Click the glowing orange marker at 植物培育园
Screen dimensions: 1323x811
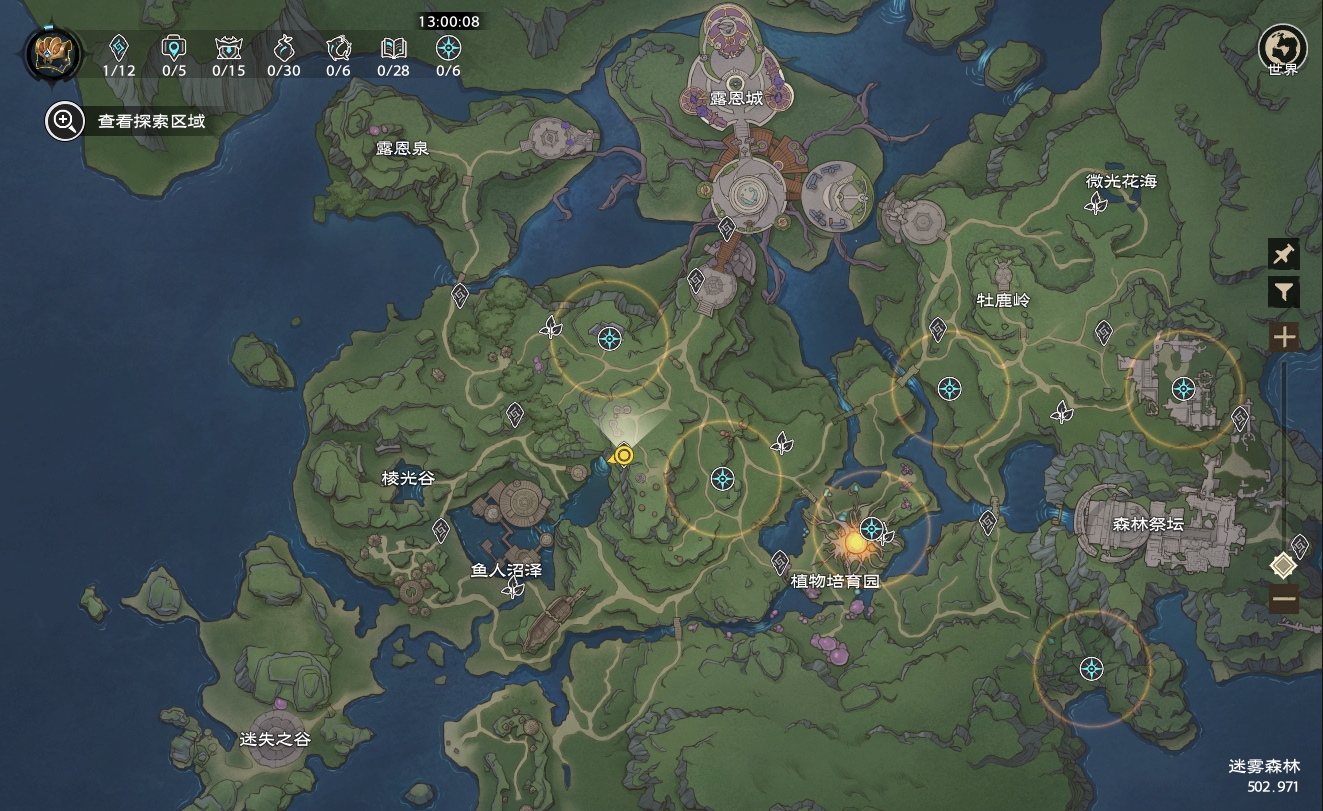(x=855, y=543)
